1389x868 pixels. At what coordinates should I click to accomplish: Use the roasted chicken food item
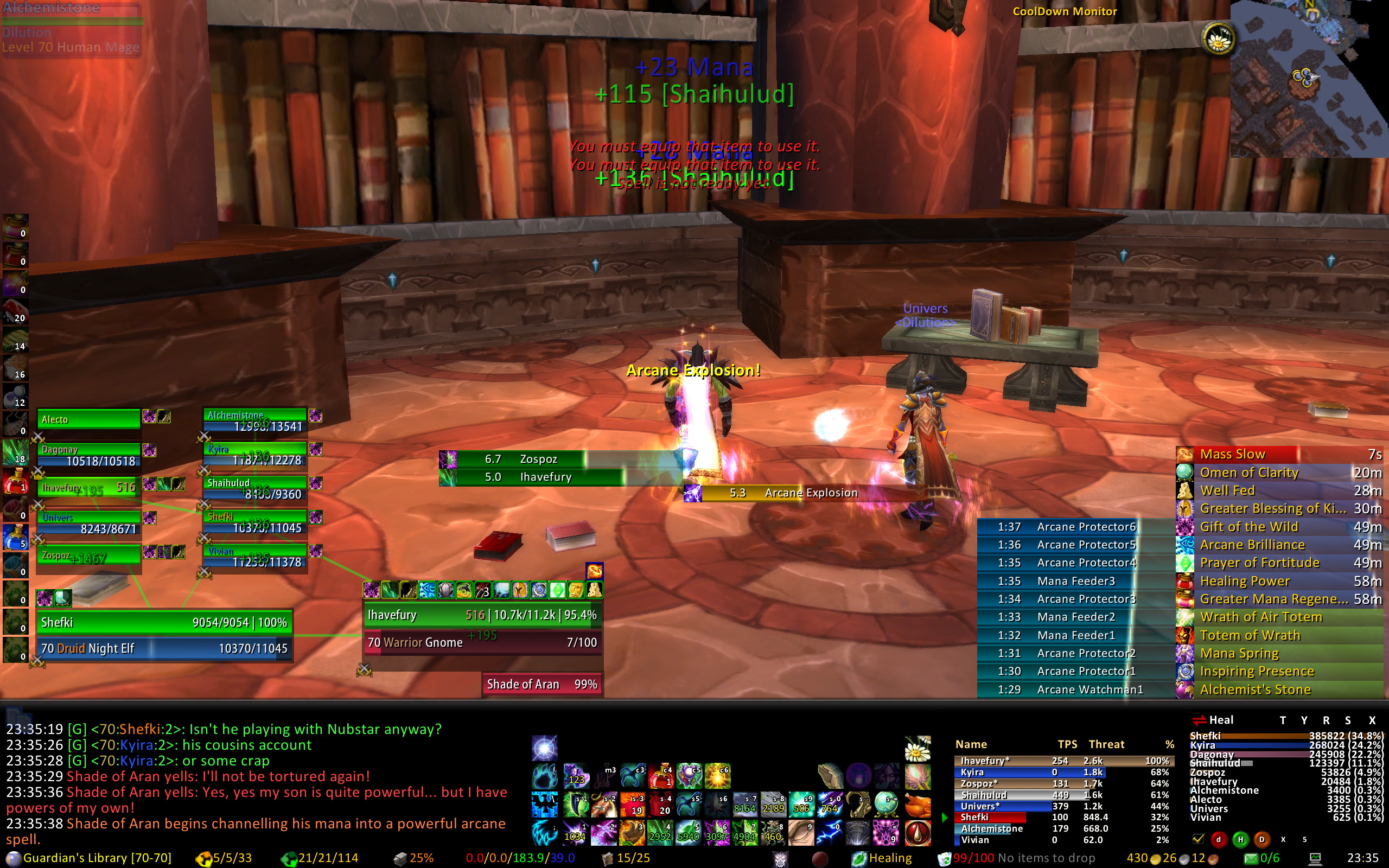coord(917,805)
